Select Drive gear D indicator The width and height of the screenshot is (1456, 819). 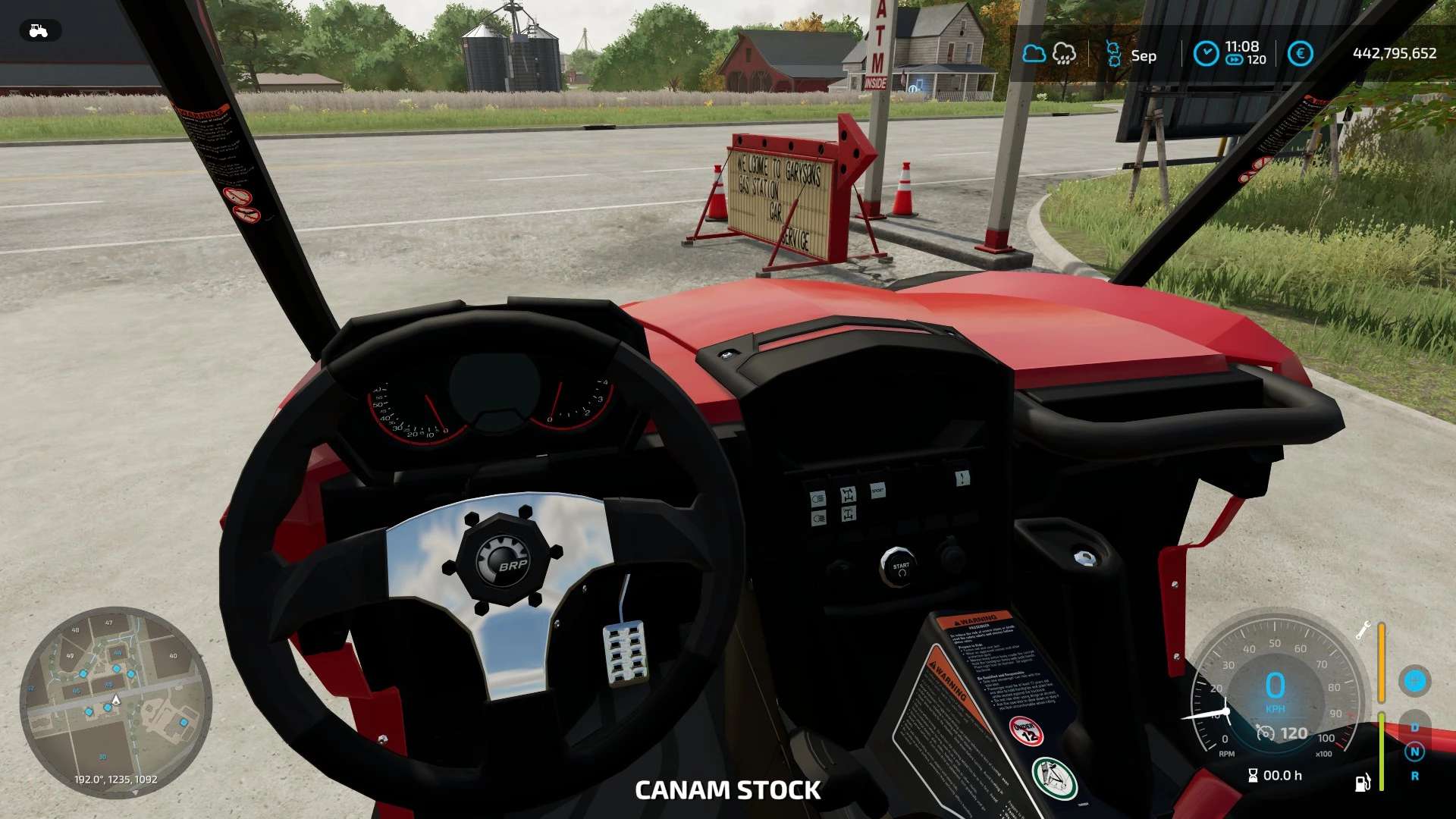(1414, 727)
